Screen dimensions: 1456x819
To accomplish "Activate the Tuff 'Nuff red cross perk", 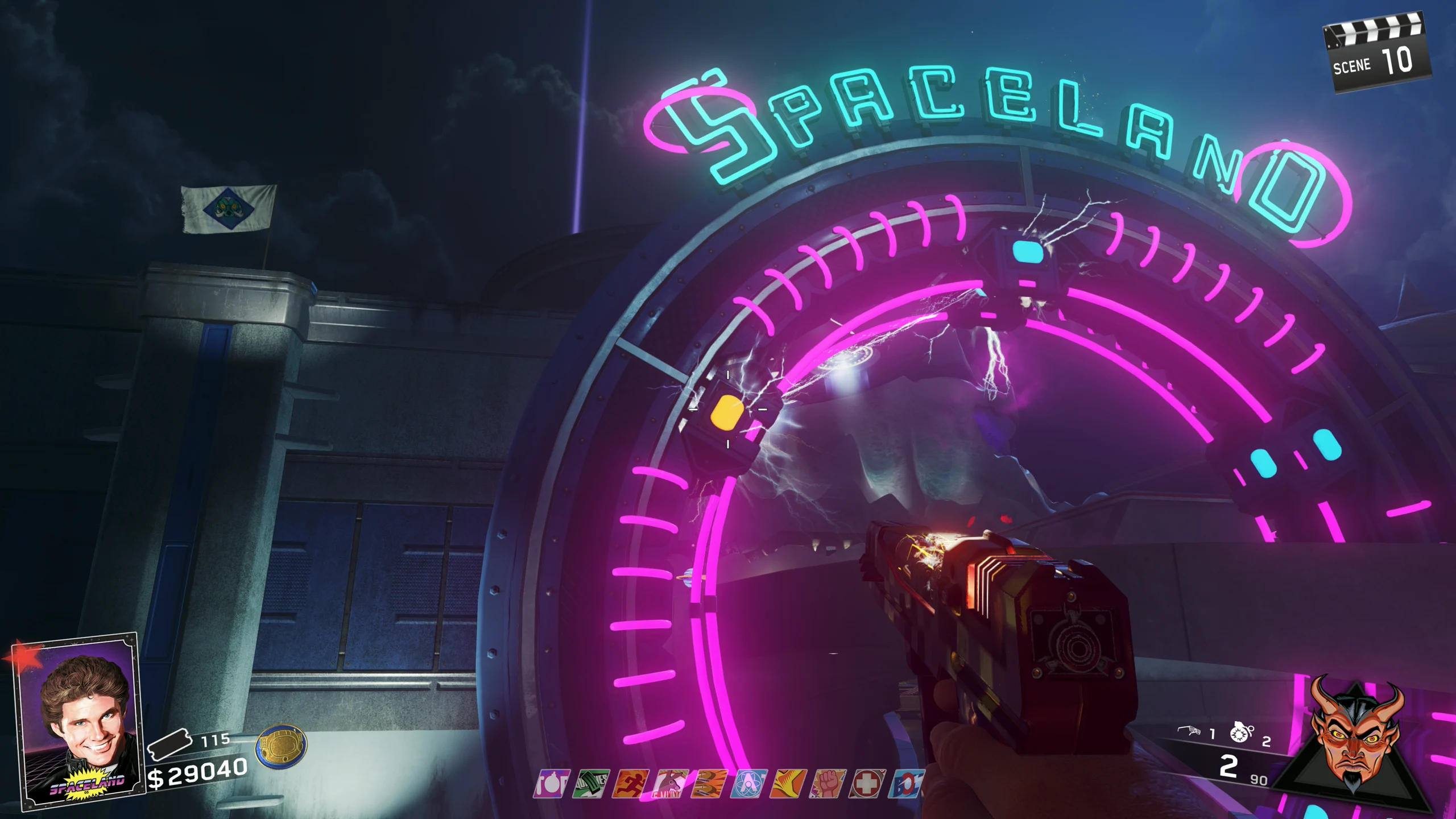I will (867, 784).
